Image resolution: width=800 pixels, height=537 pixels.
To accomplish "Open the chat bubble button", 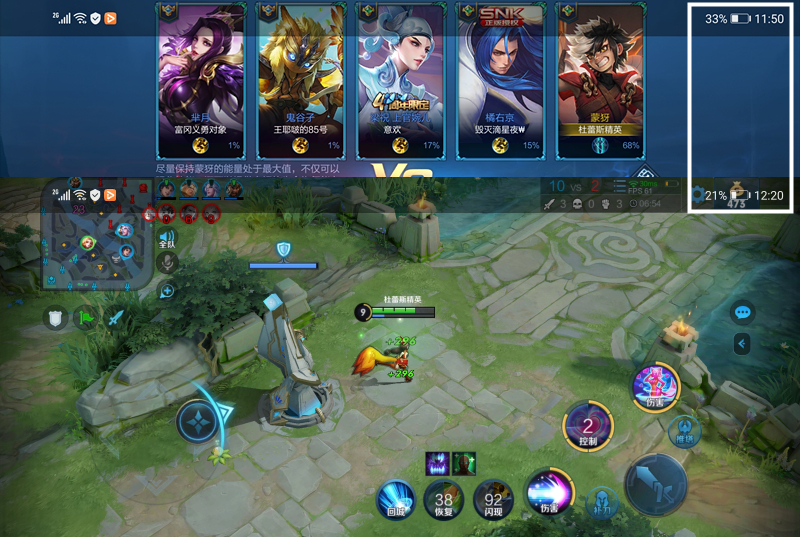I will 742,312.
